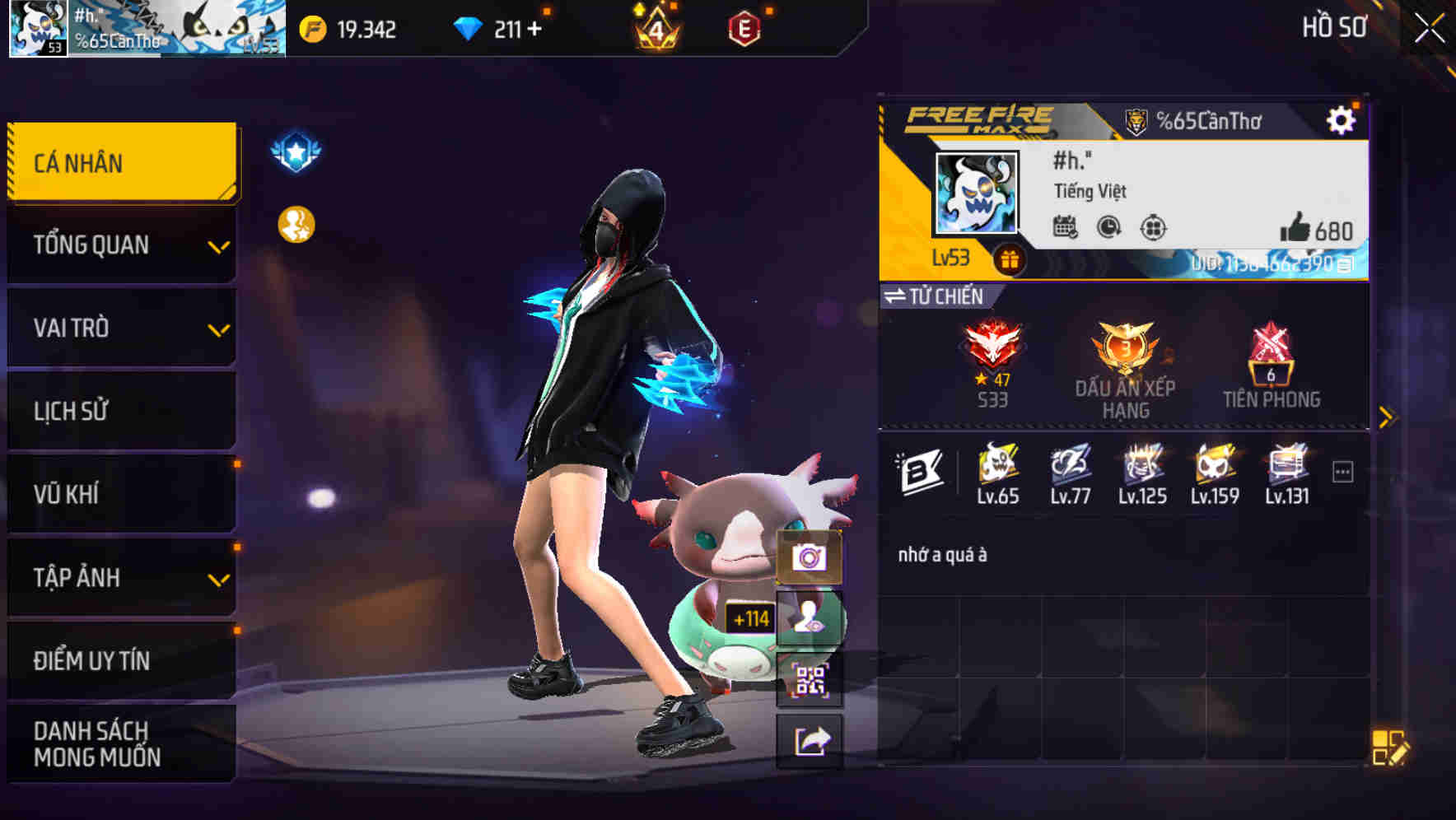
Task: Open more weapons with the ellipsis button
Action: 1342,469
